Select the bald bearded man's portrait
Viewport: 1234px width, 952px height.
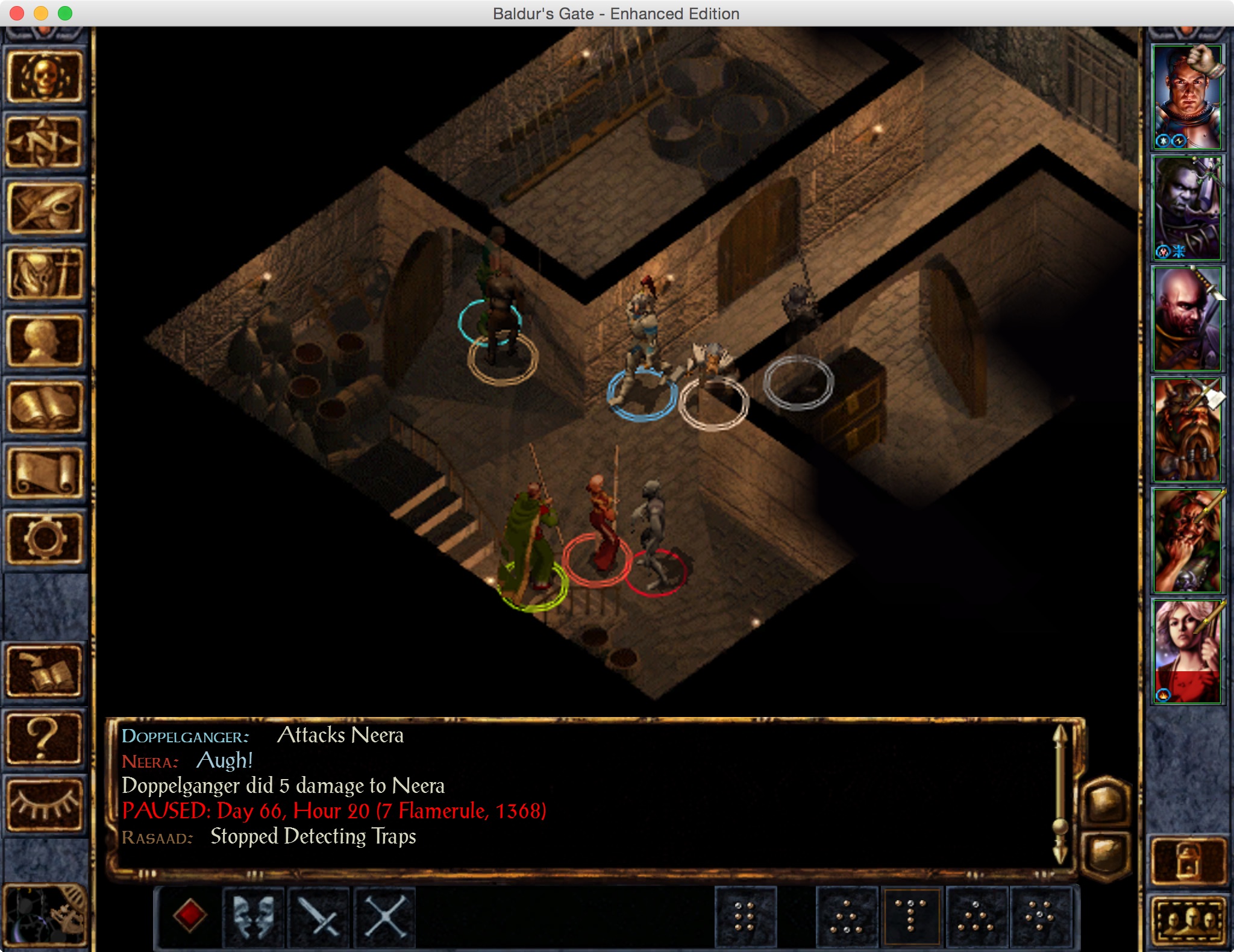coord(1187,318)
